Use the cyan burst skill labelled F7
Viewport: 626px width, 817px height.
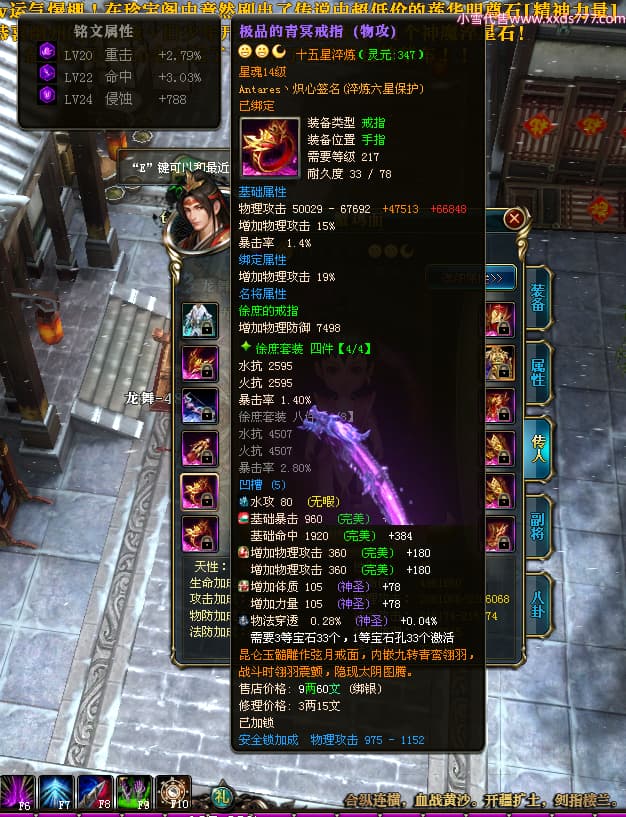point(58,793)
